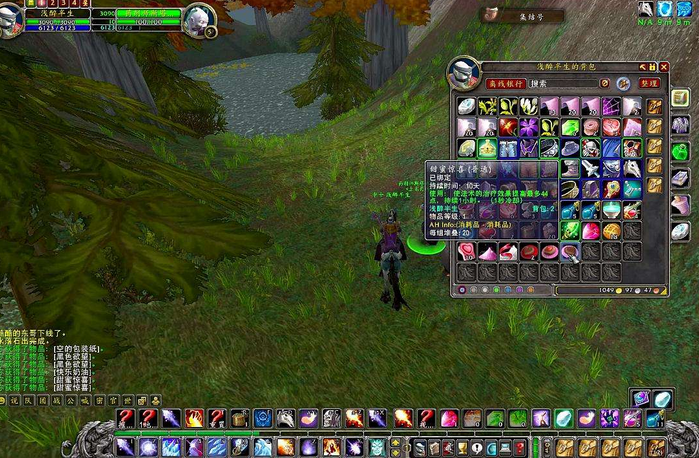Open the first chest bag slot icon
The image size is (699, 458).
point(655,106)
